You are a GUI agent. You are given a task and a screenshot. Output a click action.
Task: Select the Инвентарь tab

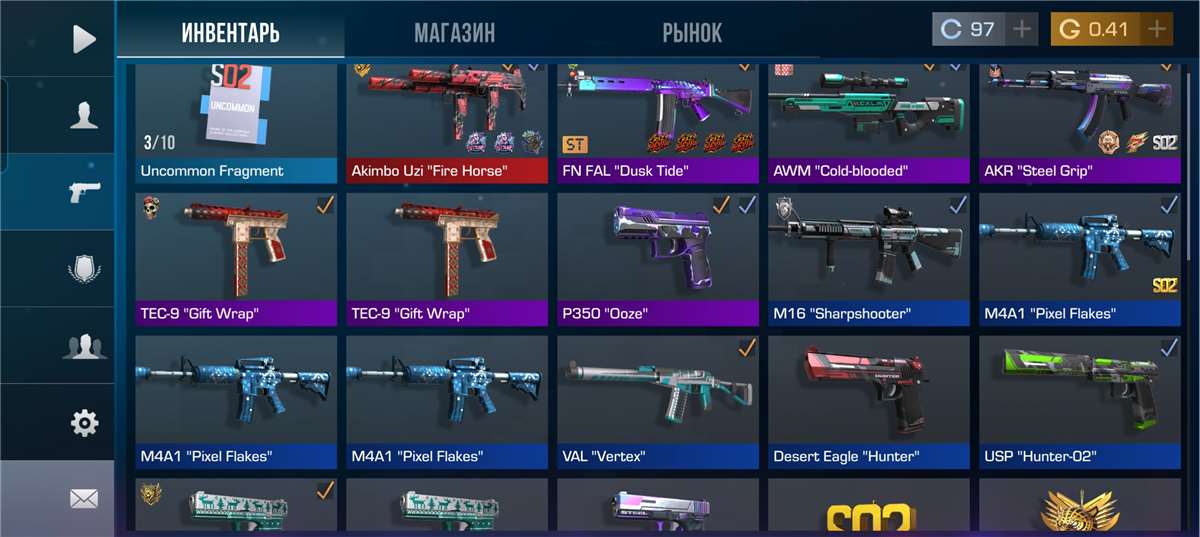click(230, 33)
